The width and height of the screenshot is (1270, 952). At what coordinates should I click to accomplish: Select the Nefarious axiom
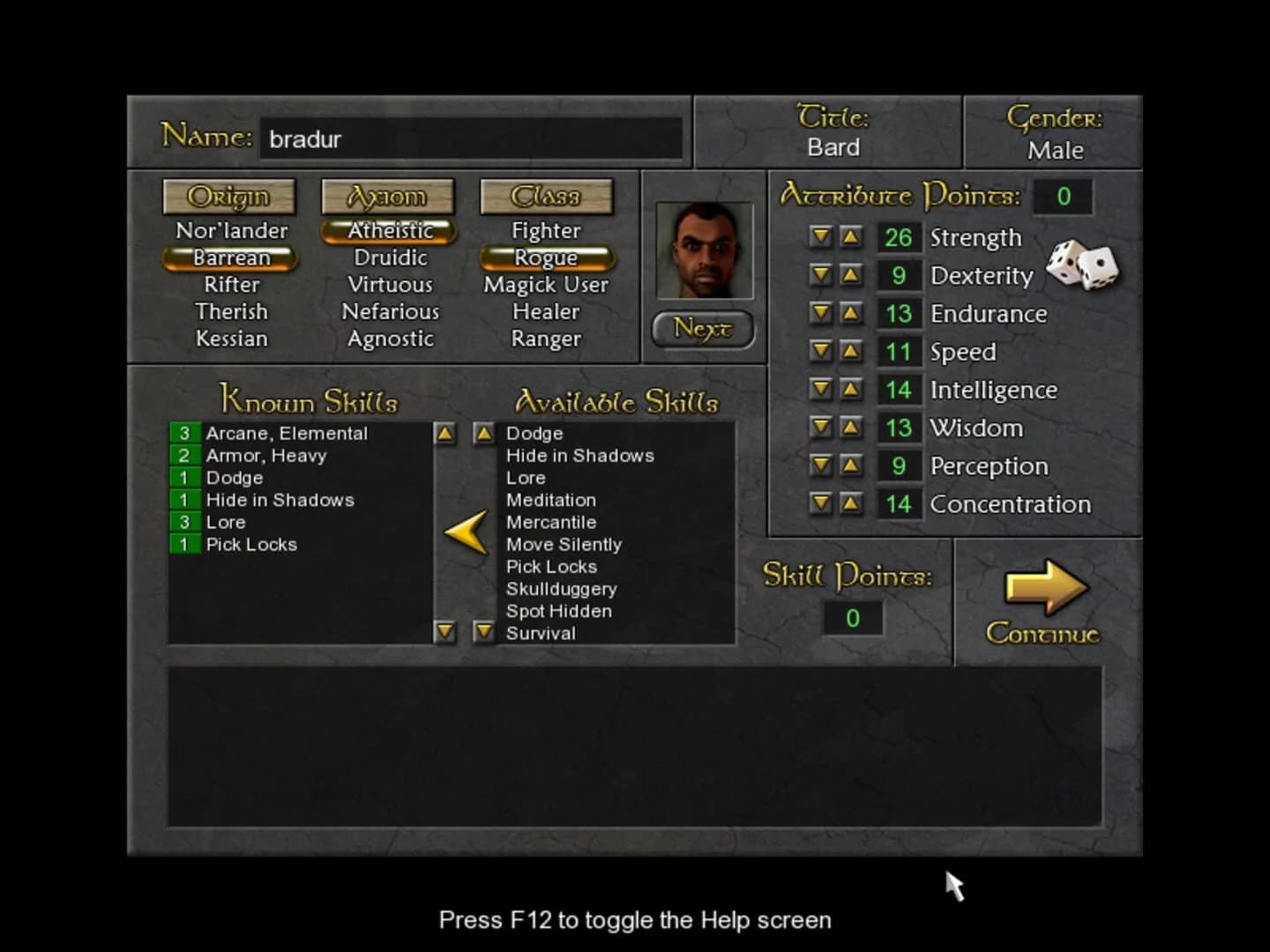(x=391, y=311)
